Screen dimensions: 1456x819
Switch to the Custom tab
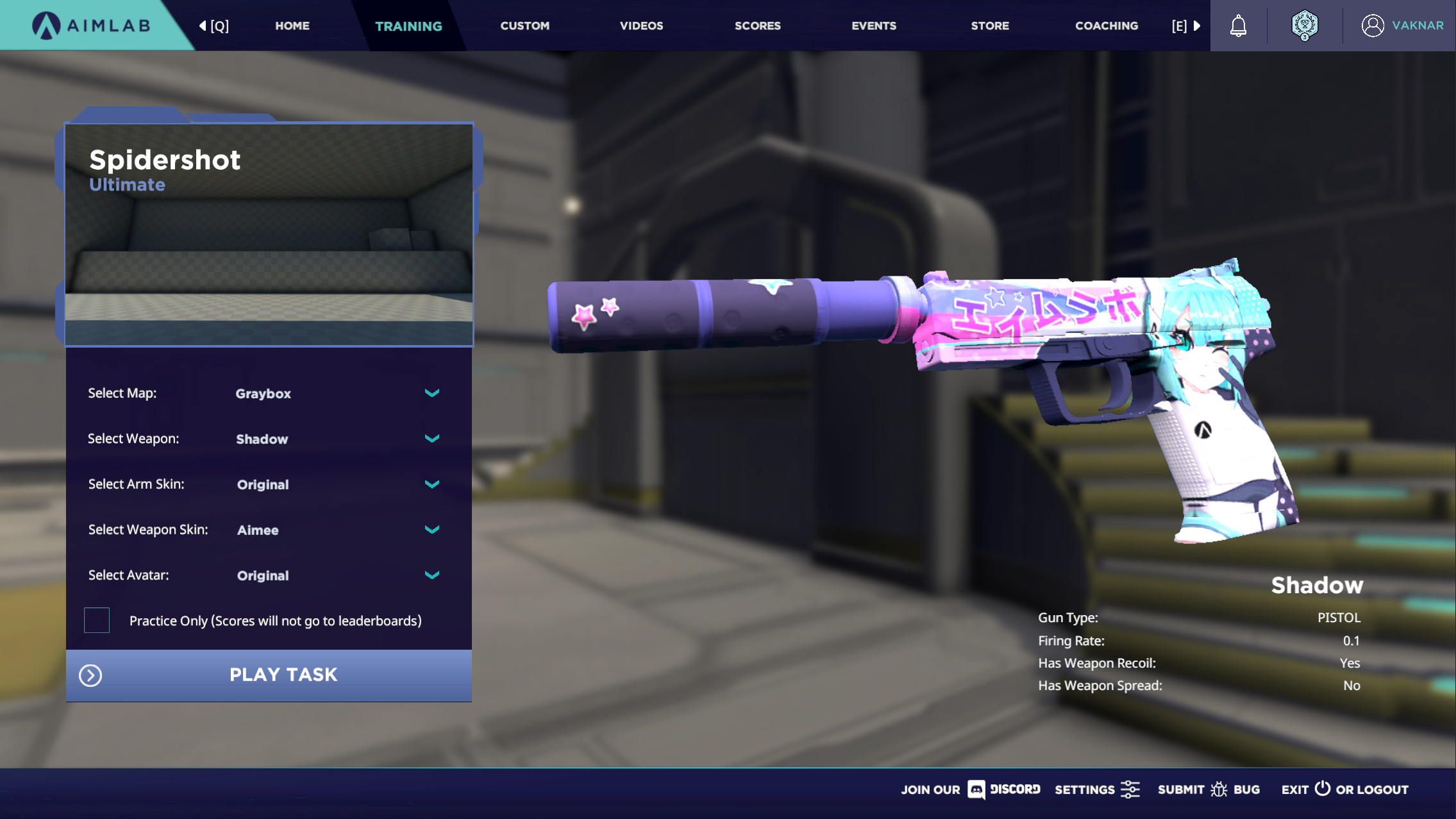coord(524,26)
